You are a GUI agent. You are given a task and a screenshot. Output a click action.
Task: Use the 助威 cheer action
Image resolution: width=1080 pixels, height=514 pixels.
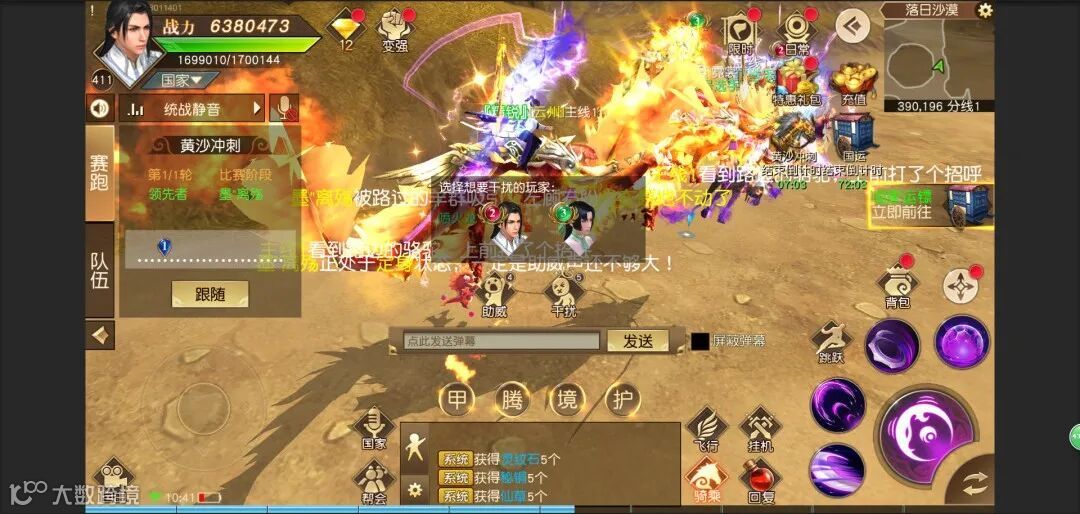[x=494, y=294]
